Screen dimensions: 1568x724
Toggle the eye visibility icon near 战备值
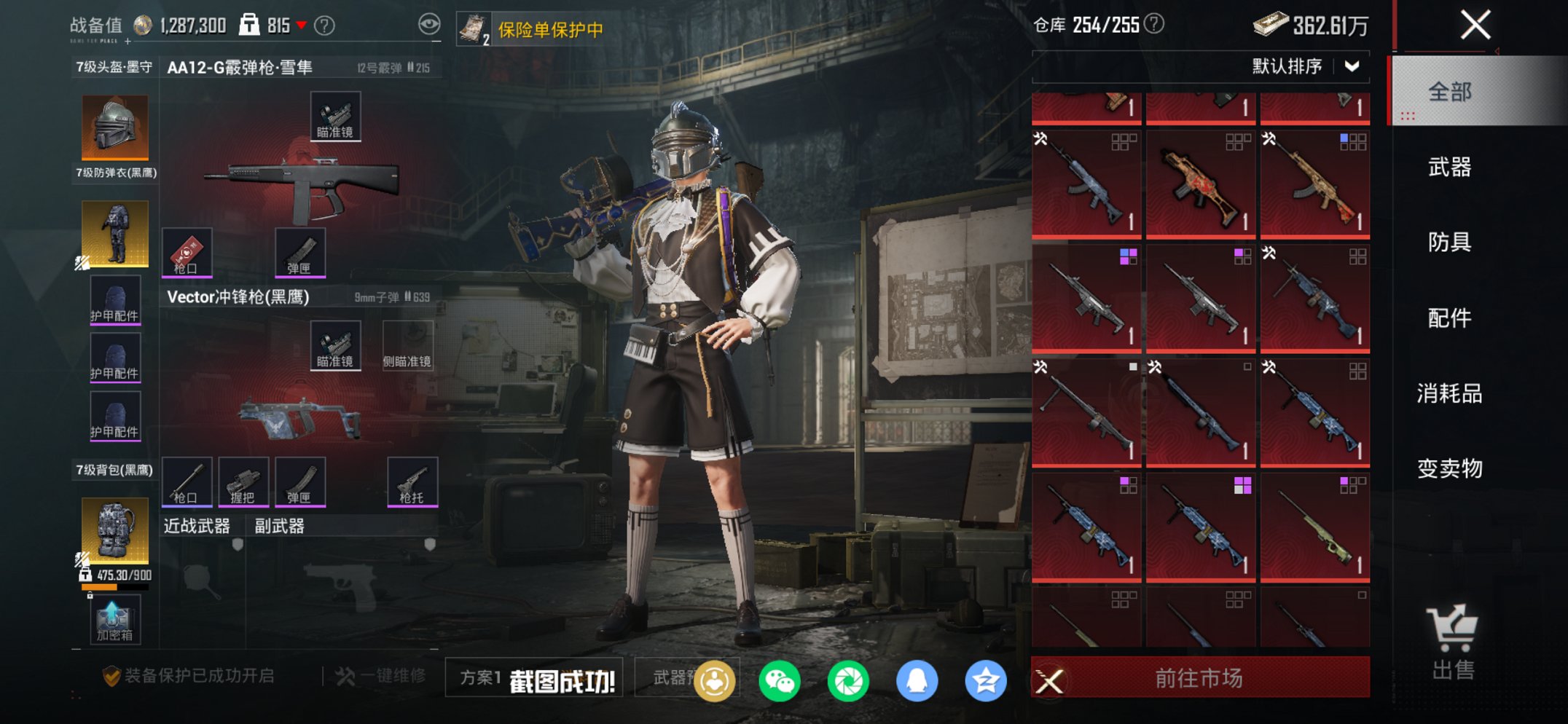tap(429, 23)
